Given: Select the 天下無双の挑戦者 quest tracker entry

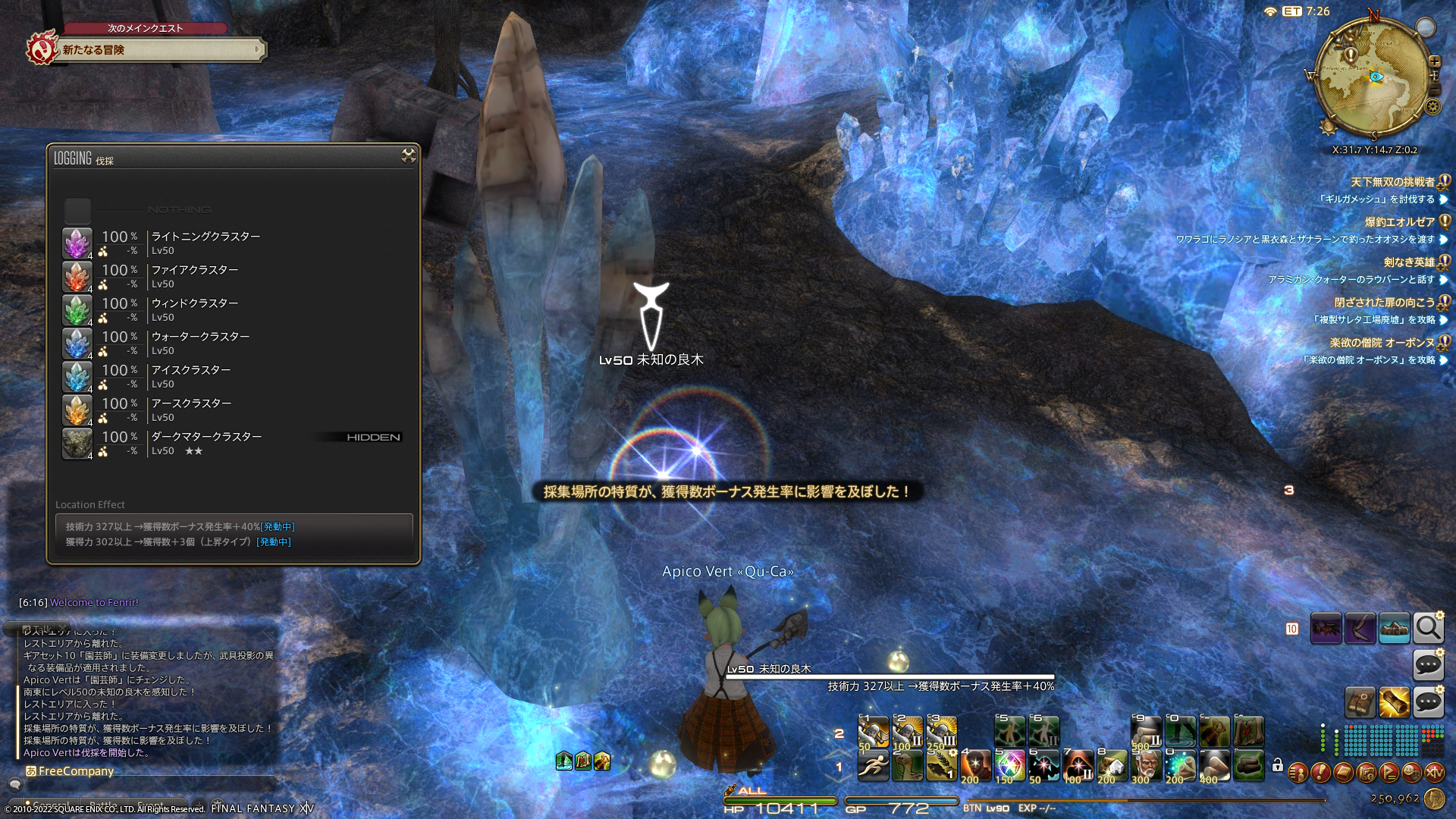Looking at the screenshot, I should pos(1392,182).
